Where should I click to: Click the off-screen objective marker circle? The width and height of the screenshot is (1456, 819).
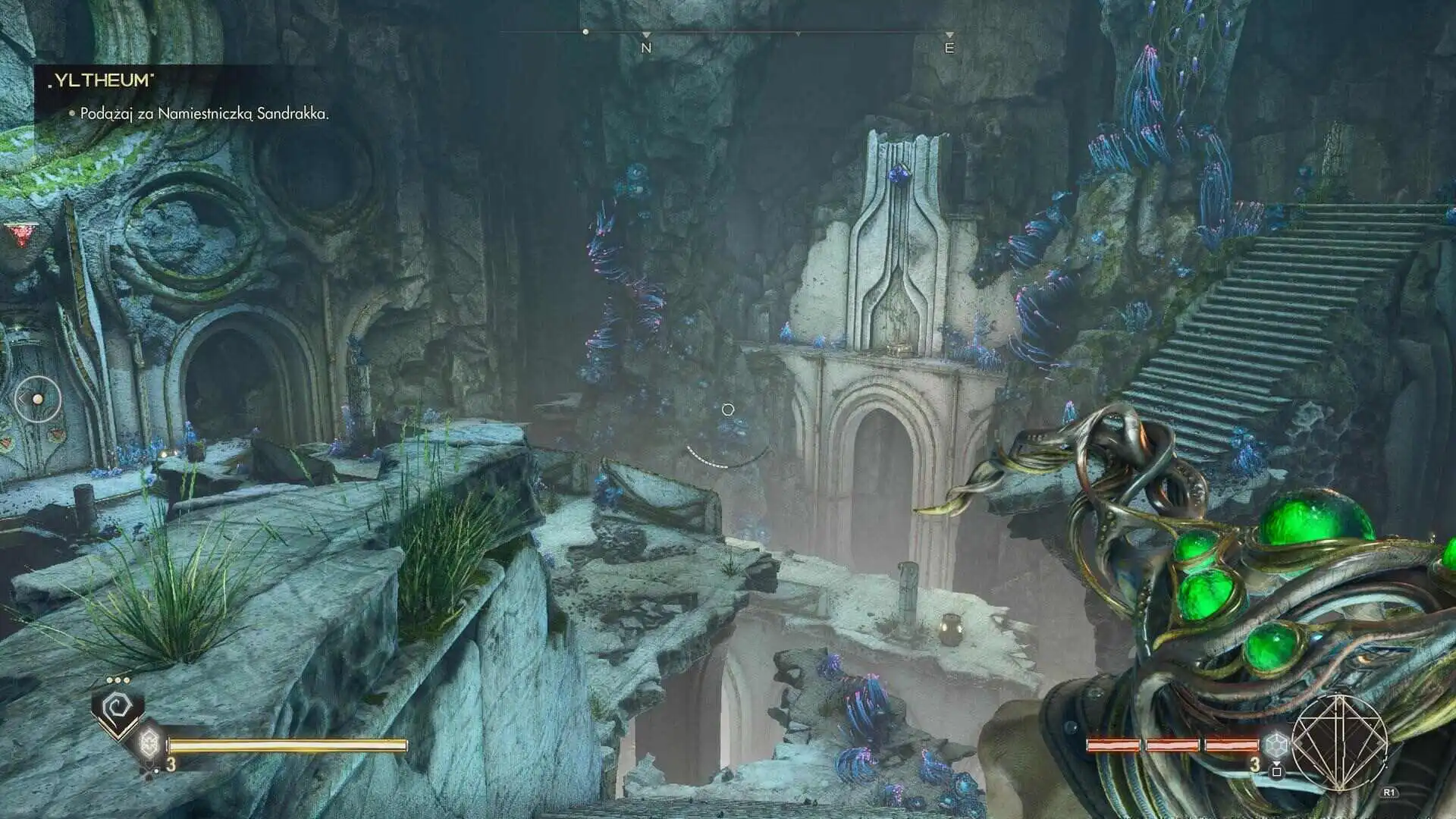point(37,399)
